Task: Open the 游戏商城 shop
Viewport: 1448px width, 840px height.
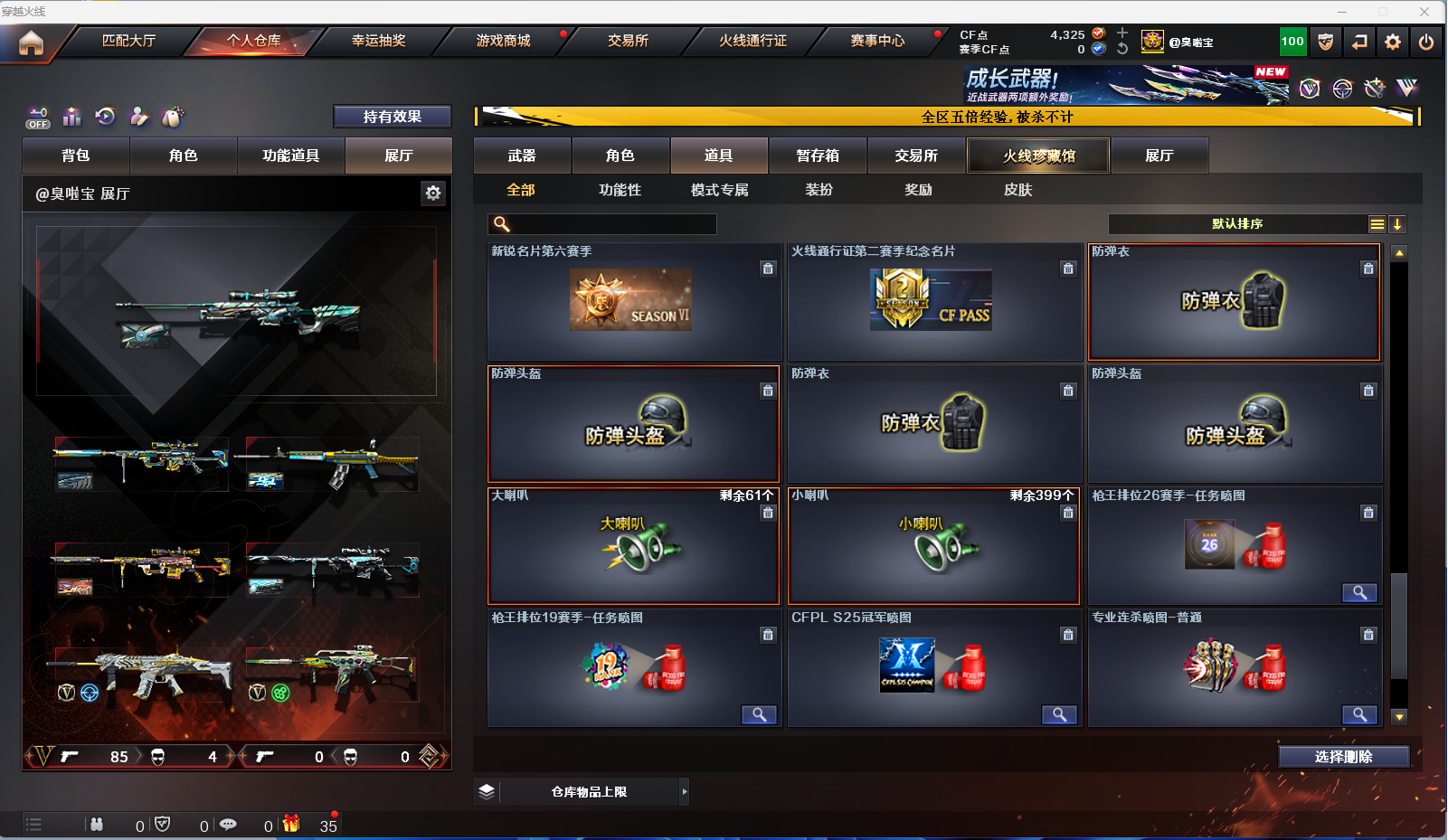Action: click(x=503, y=41)
